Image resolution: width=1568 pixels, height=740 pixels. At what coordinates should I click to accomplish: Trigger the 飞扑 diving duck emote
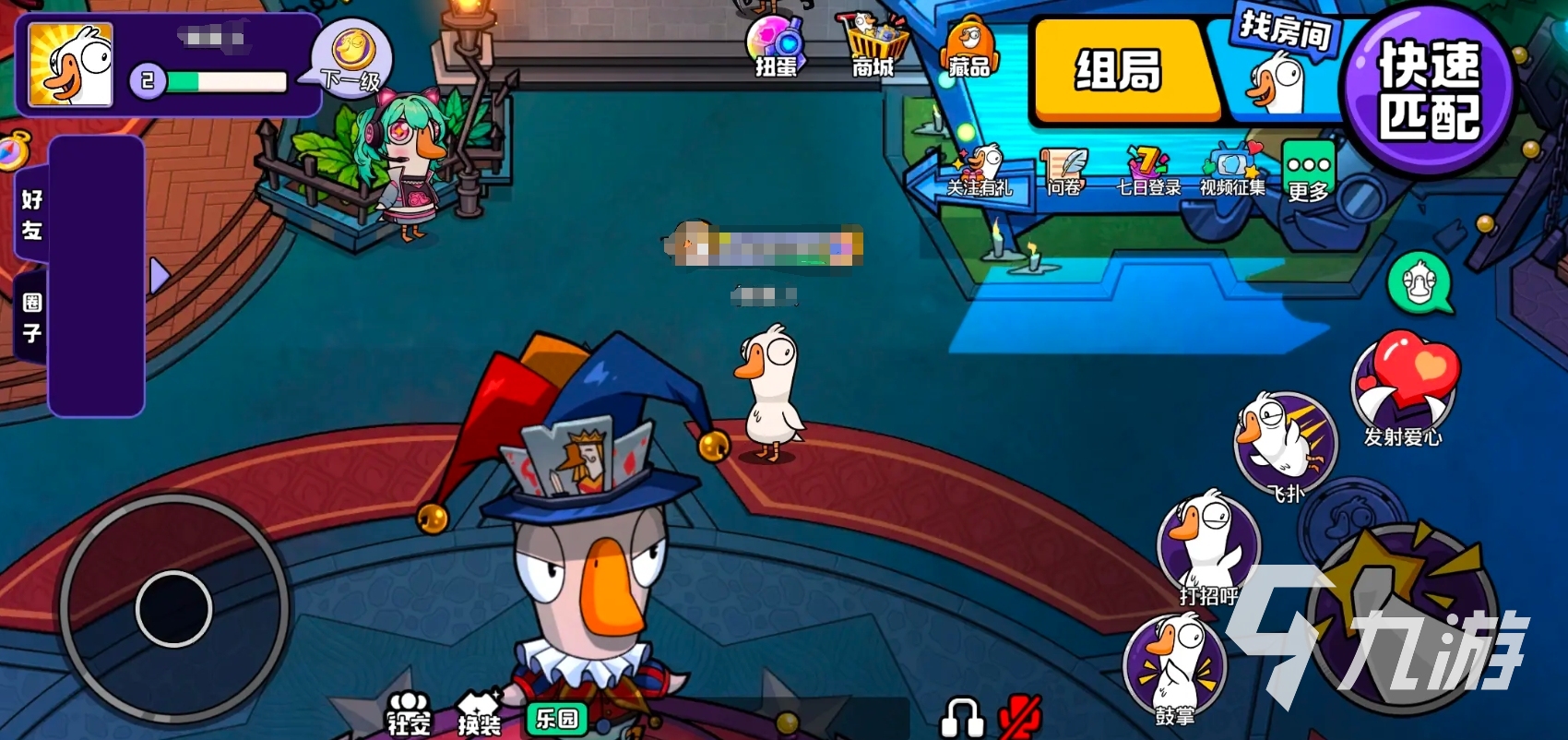coord(1286,443)
